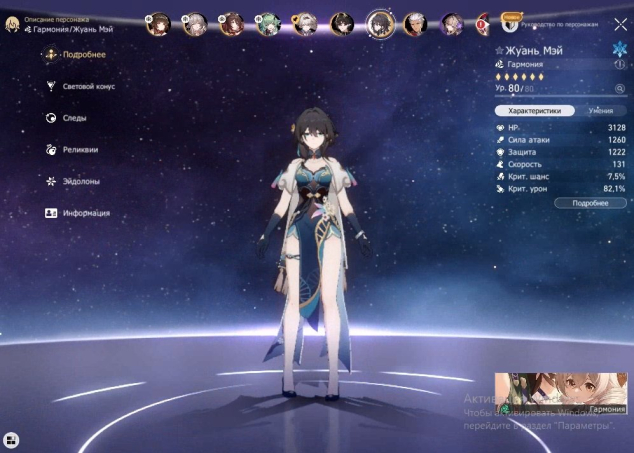Screen dimensions: 634x453
Task: Open the Подробнее section in left menu
Action: (x=82, y=55)
